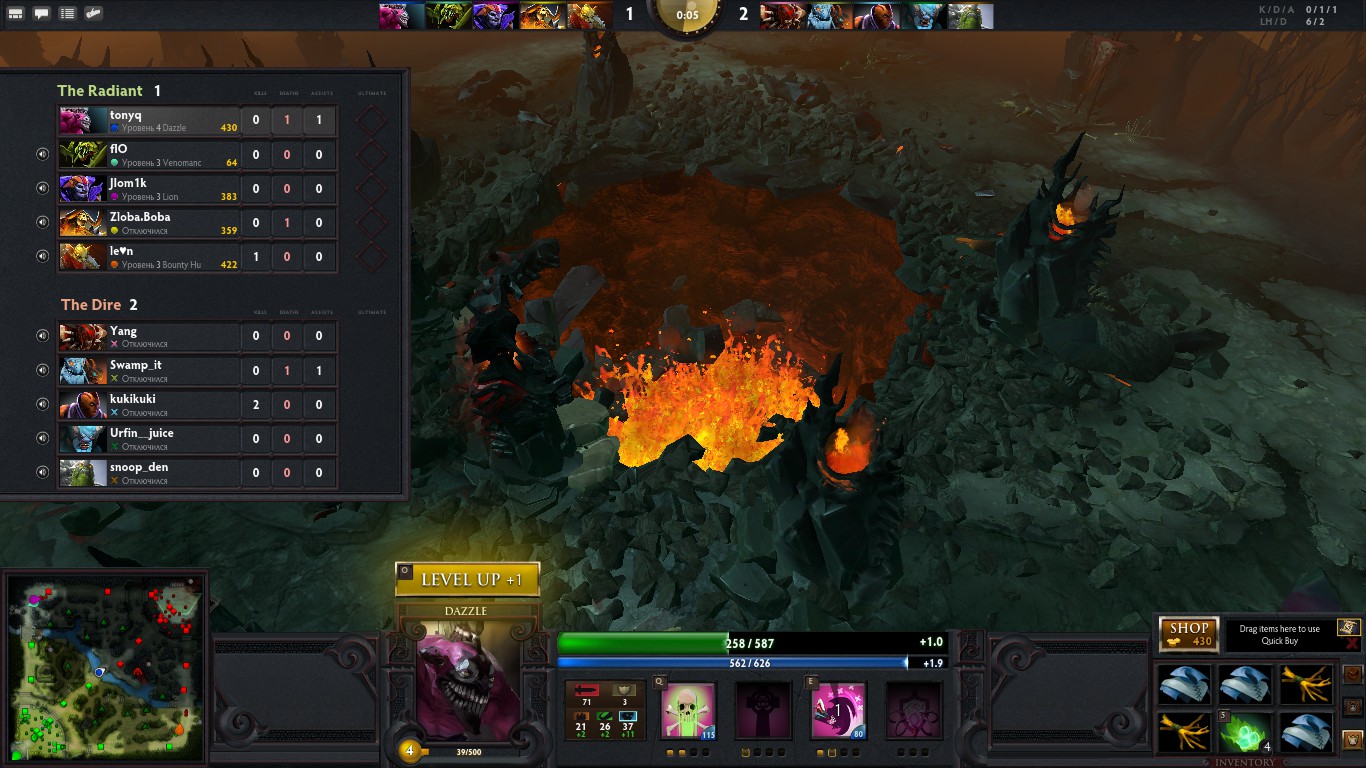Use the Tango item in inventory
This screenshot has height=768, width=1366.
pyautogui.click(x=1245, y=732)
